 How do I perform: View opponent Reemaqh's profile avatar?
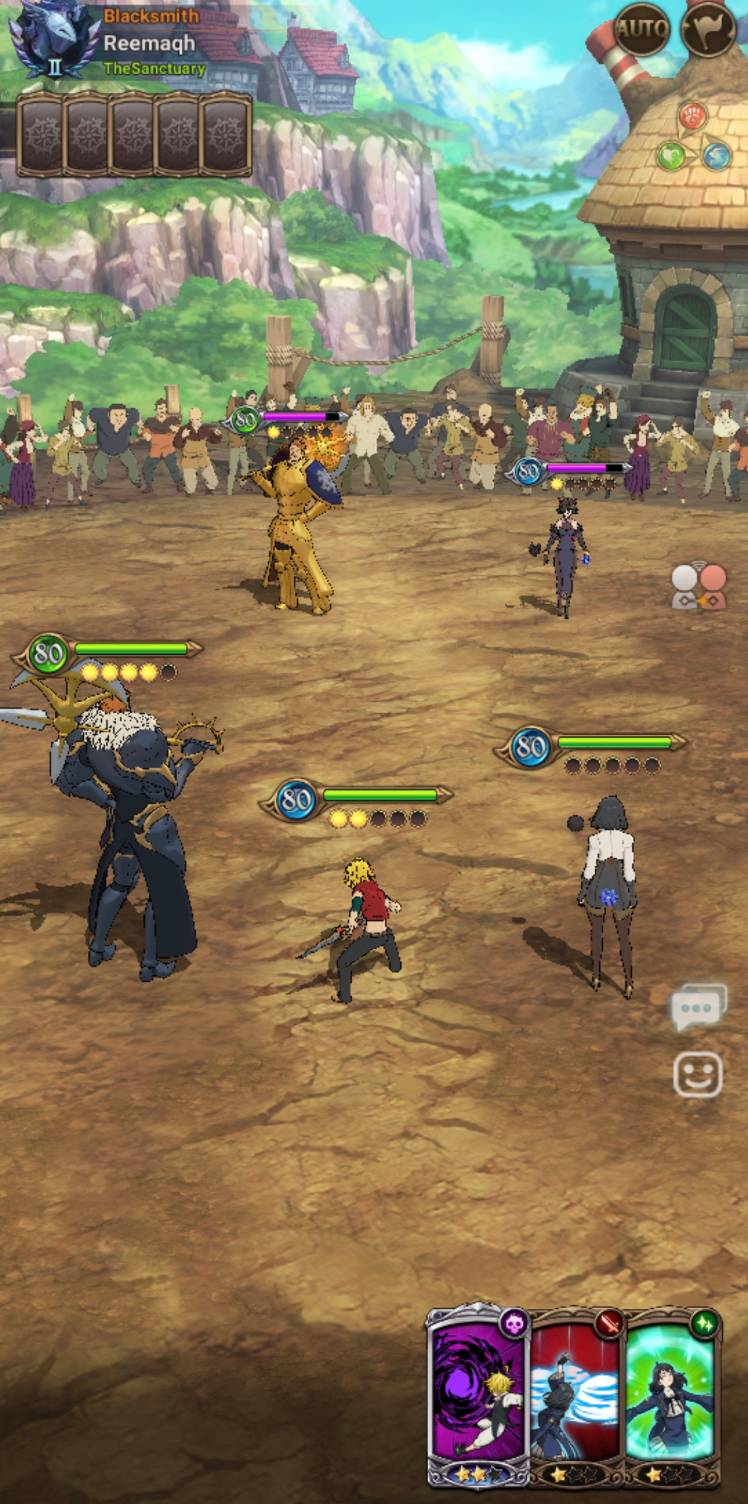[53, 40]
